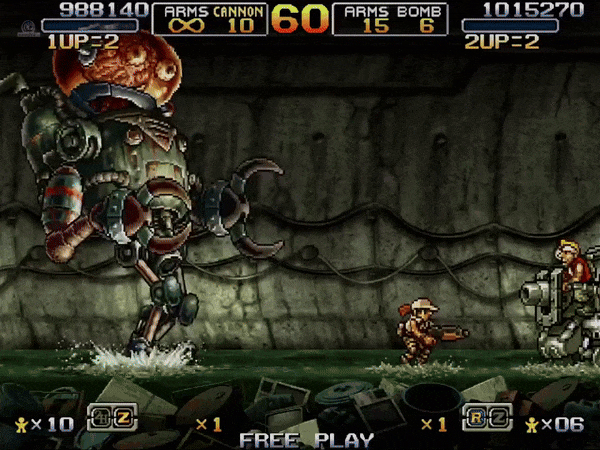
Task: Choose player two's dim Z weapon slot
Action: (500, 417)
